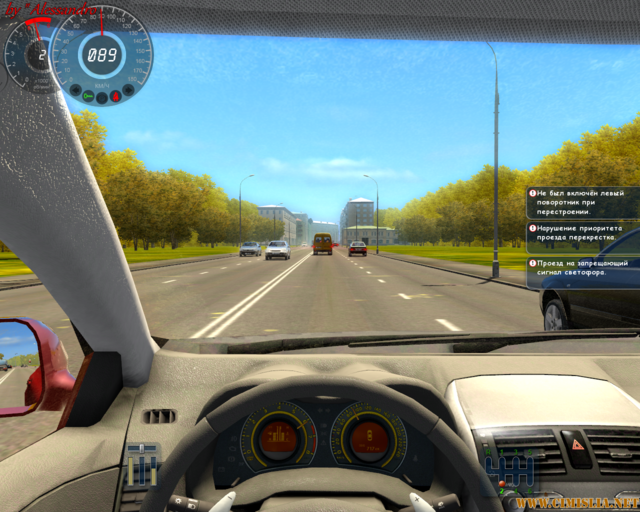This screenshot has height=512, width=640.
Task: Click the green ignition key icon
Action: coord(89,97)
